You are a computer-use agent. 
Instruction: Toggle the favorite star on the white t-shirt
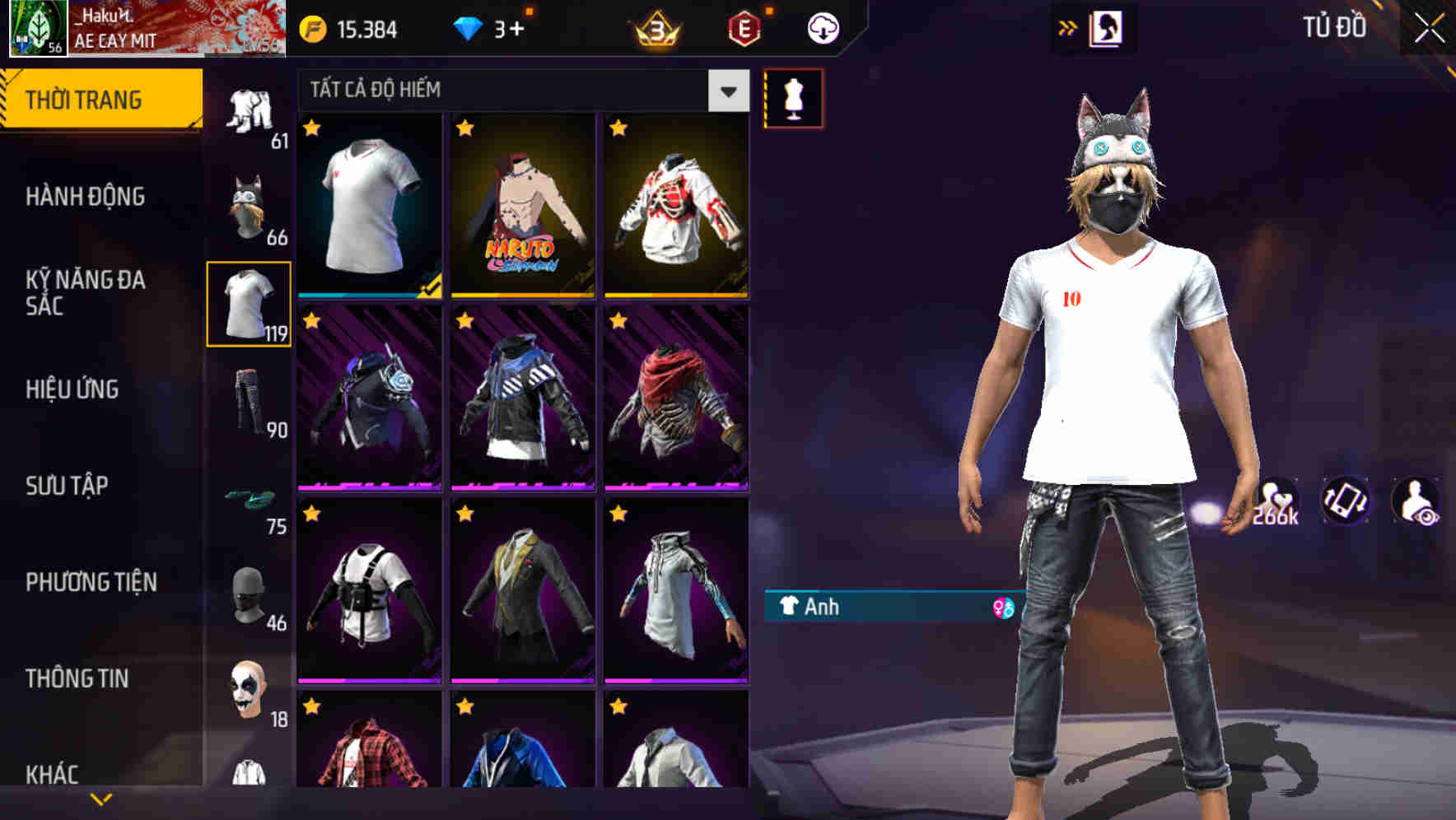312,128
